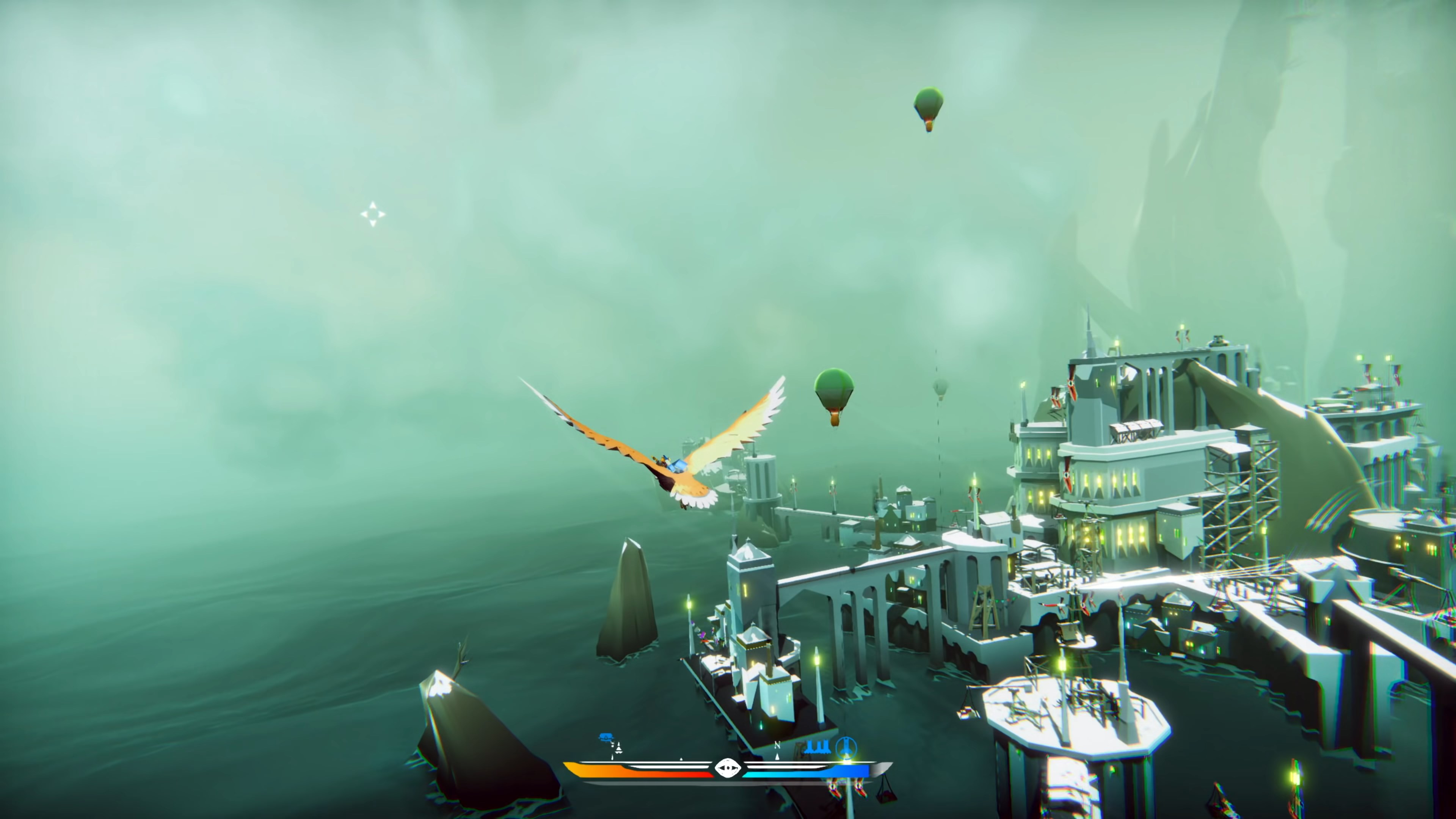The width and height of the screenshot is (1456, 819).
Task: Select the blue harbor settlement icon
Action: point(818,747)
